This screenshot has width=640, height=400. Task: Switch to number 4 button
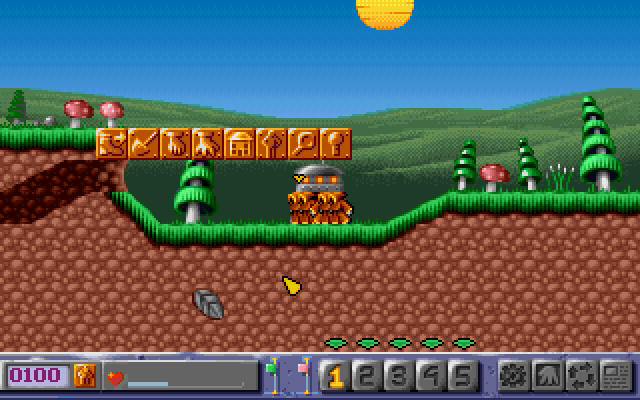(430, 376)
